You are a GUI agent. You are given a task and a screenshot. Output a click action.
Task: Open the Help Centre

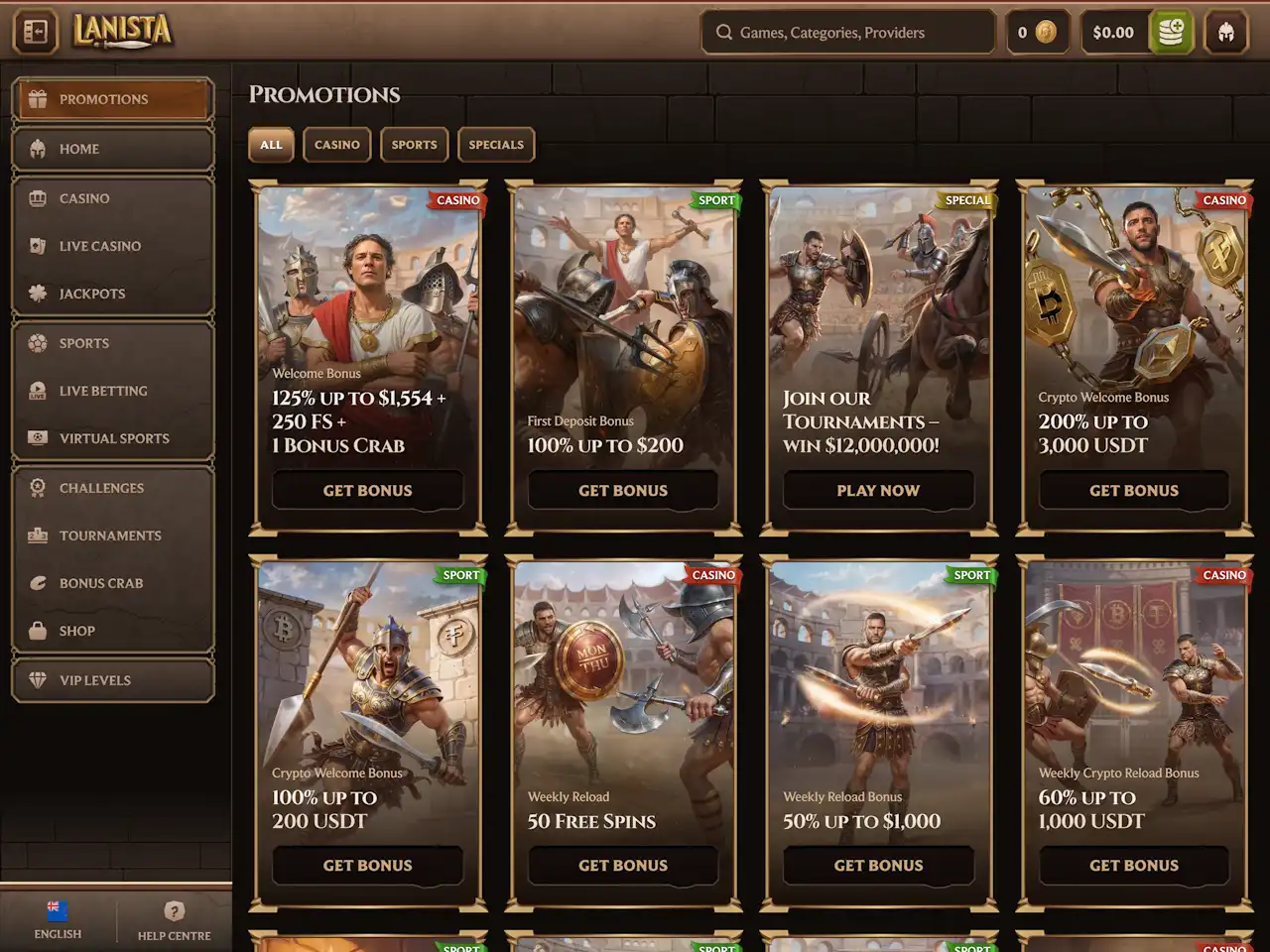[x=174, y=919]
